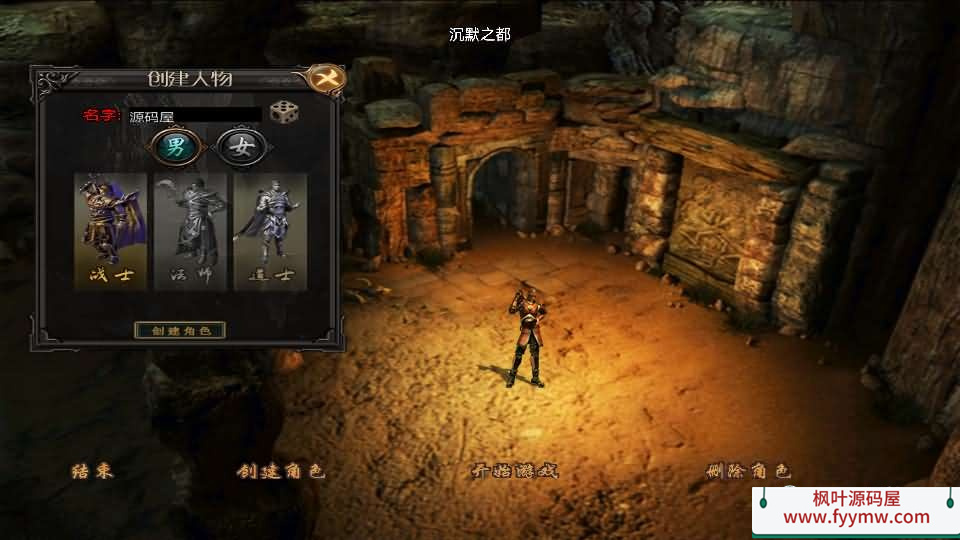Confirm with the 创建角色 panel button

click(x=180, y=330)
